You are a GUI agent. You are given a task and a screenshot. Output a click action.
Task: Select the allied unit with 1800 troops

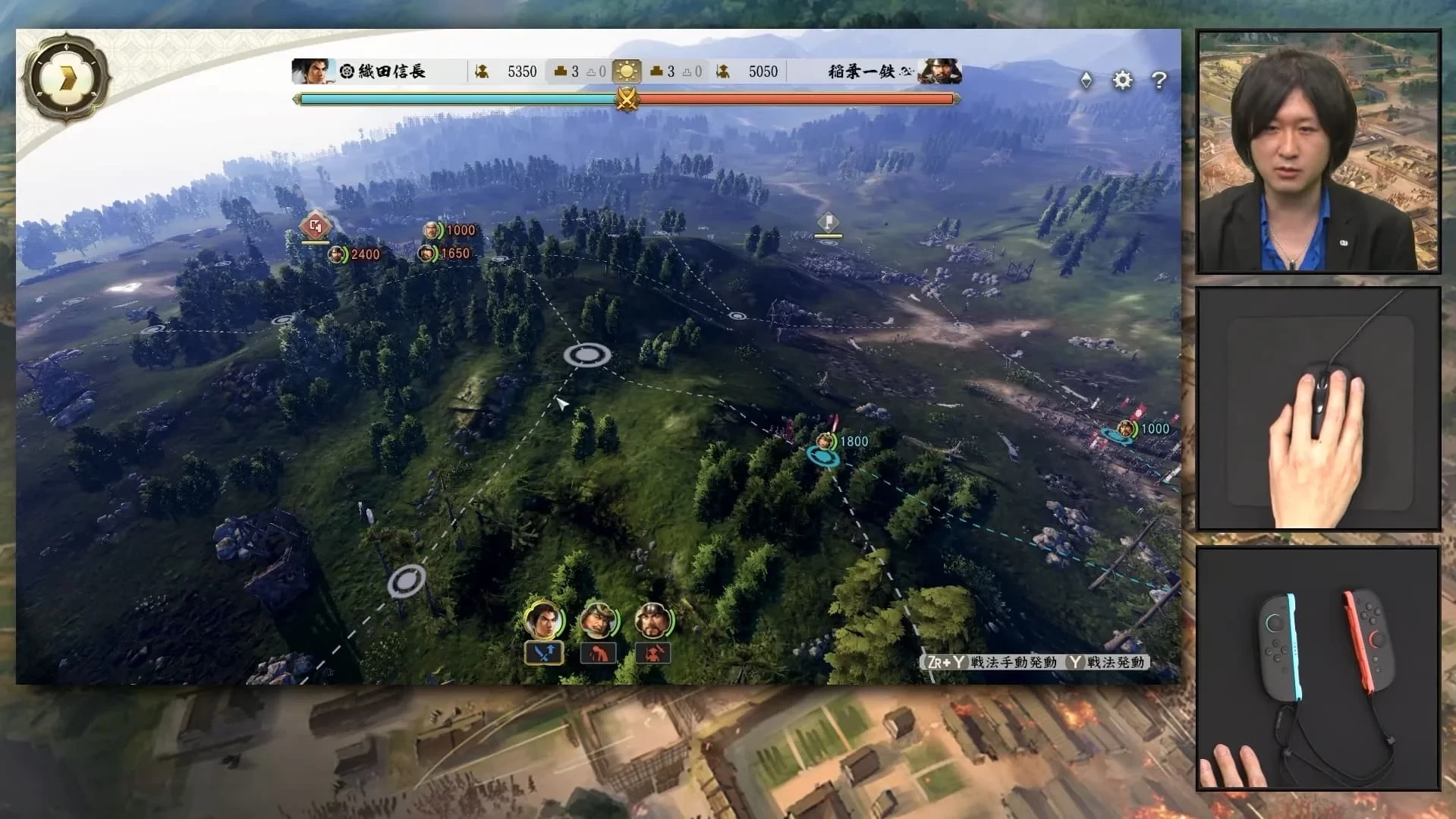(825, 442)
